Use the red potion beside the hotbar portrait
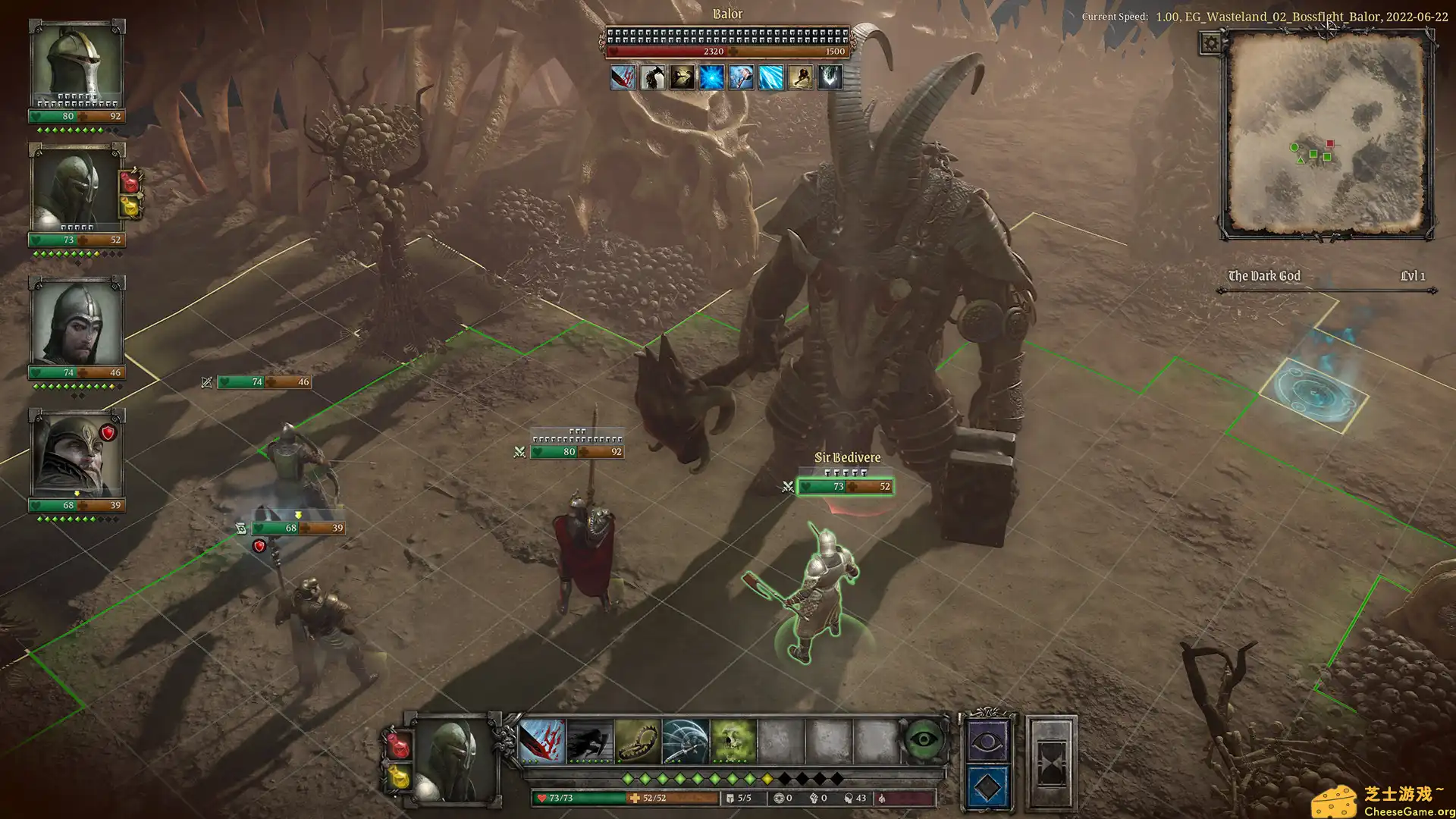Image resolution: width=1456 pixels, height=819 pixels. coord(399,745)
